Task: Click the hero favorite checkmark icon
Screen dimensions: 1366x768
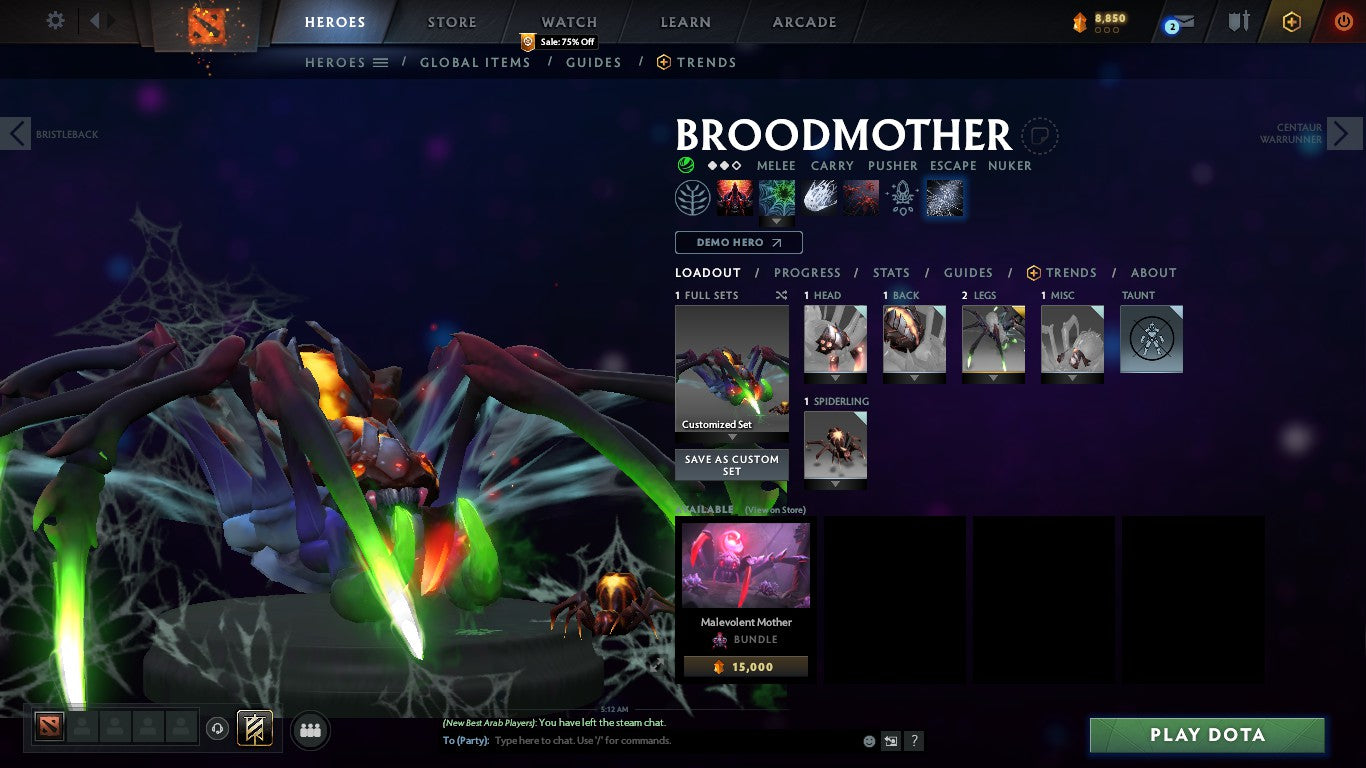Action: 686,165
